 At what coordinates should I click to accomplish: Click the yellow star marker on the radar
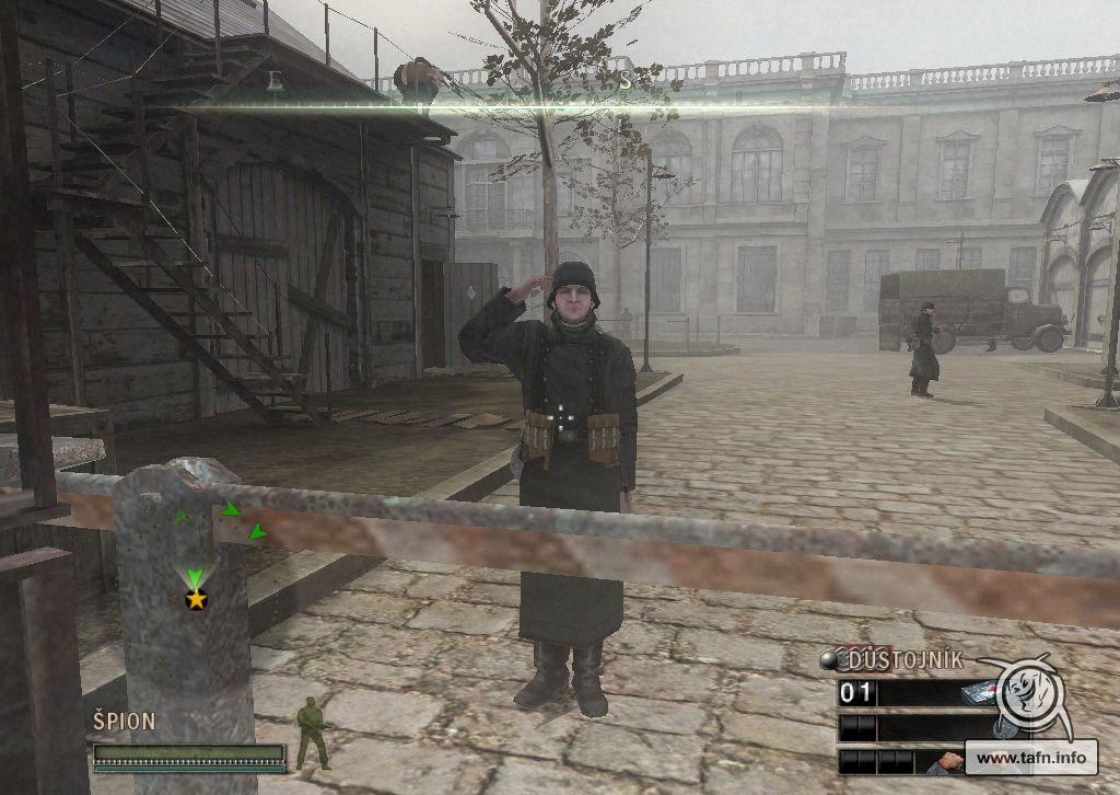(196, 599)
